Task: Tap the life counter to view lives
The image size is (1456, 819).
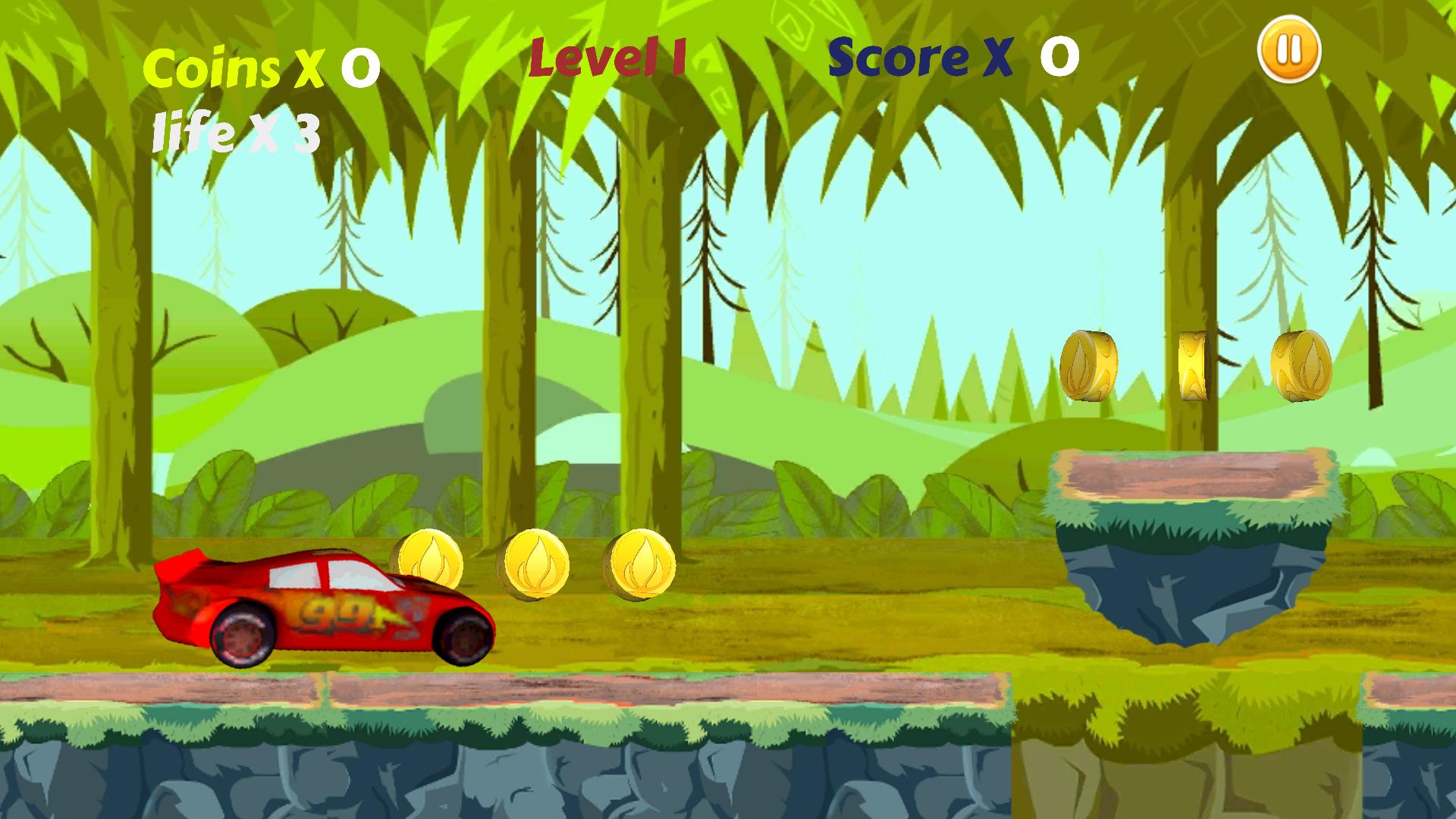Action: [235, 133]
